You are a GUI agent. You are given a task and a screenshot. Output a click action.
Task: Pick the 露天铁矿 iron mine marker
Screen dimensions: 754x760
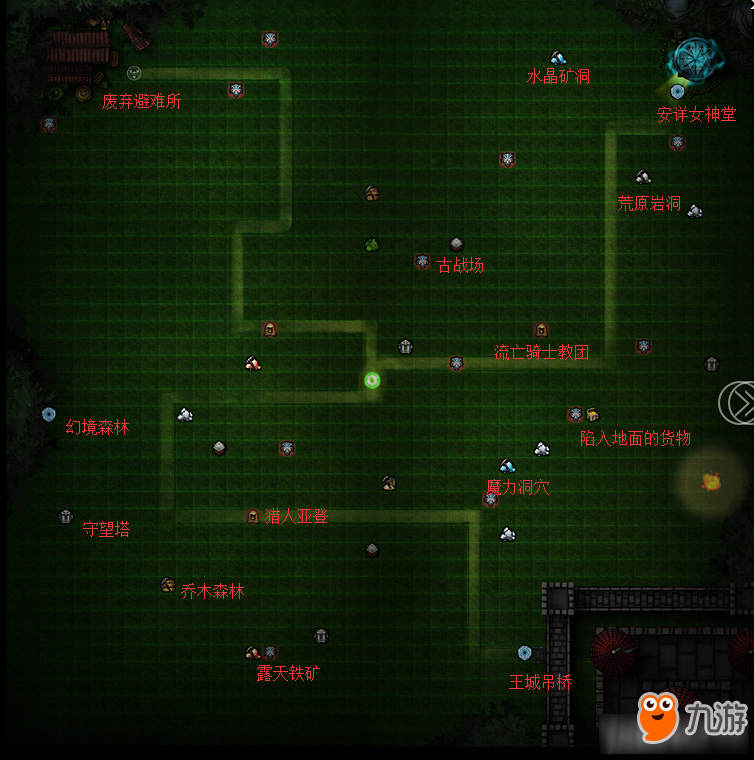click(x=253, y=653)
